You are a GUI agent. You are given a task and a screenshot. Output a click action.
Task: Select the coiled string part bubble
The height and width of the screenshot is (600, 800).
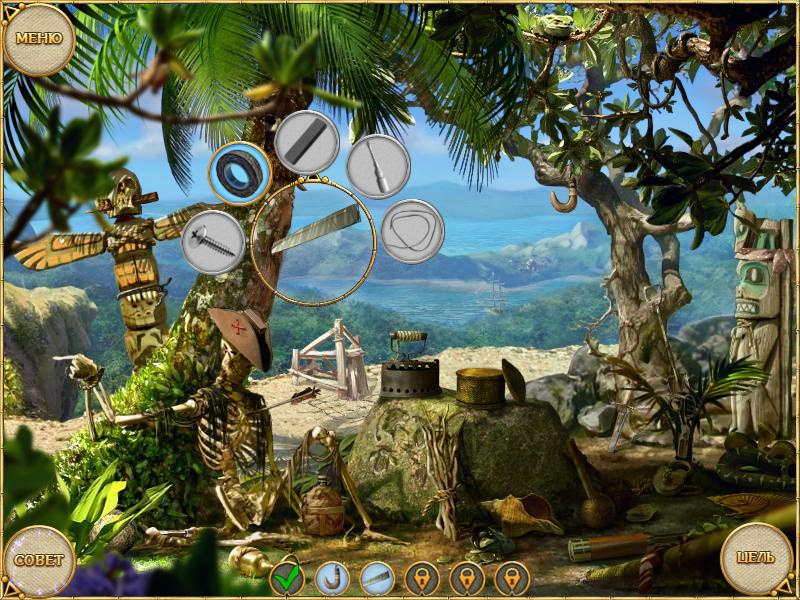[x=412, y=231]
